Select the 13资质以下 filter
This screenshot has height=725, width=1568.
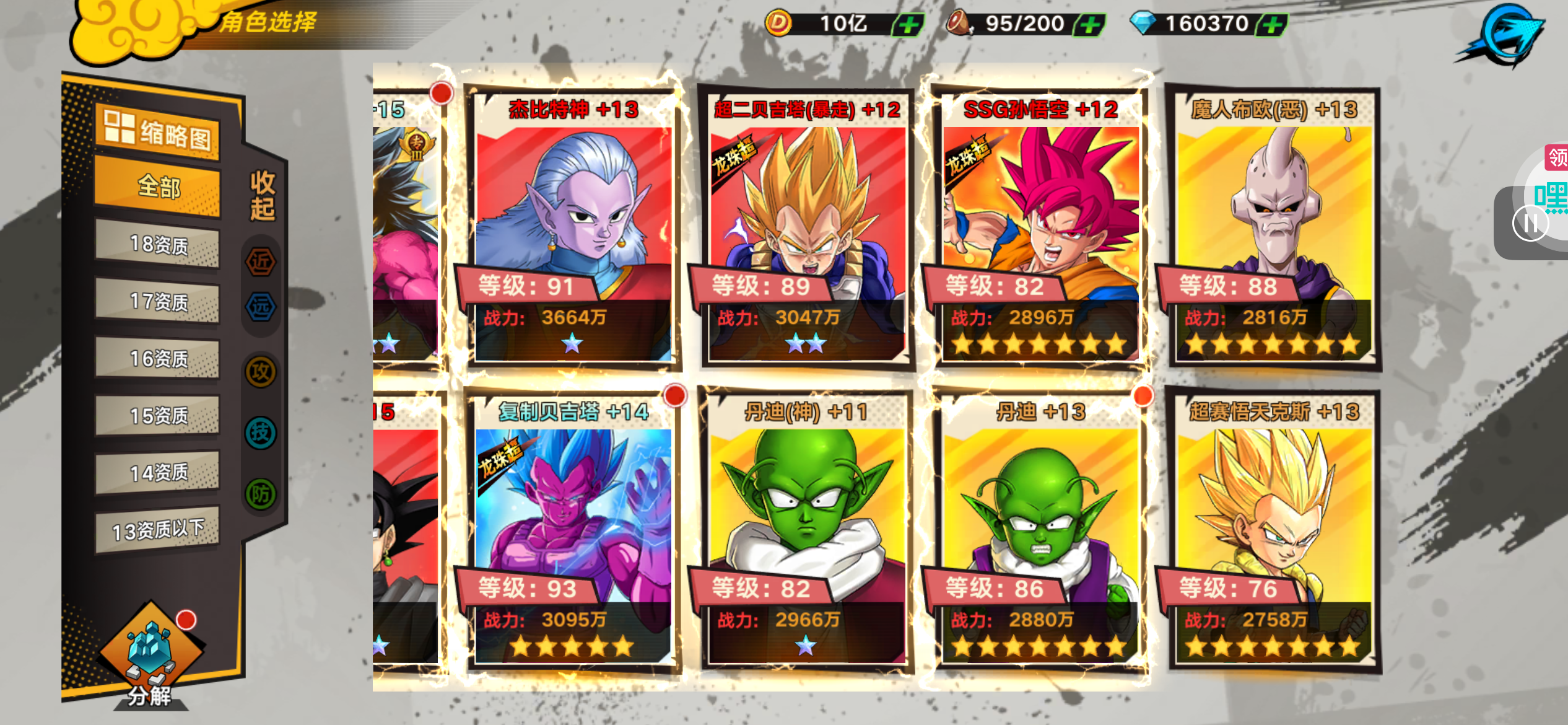[x=157, y=530]
